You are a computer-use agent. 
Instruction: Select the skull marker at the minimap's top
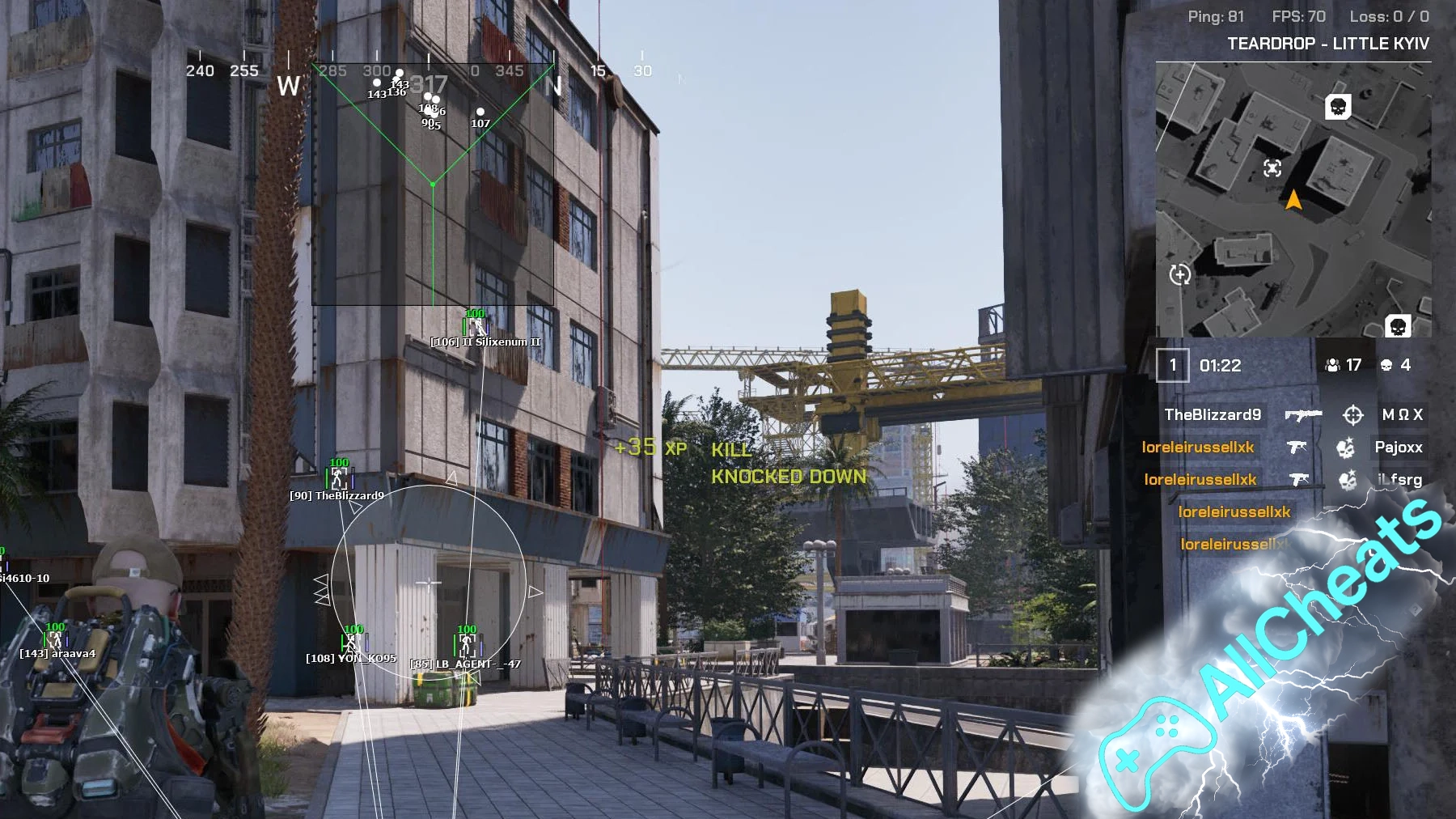click(1338, 107)
